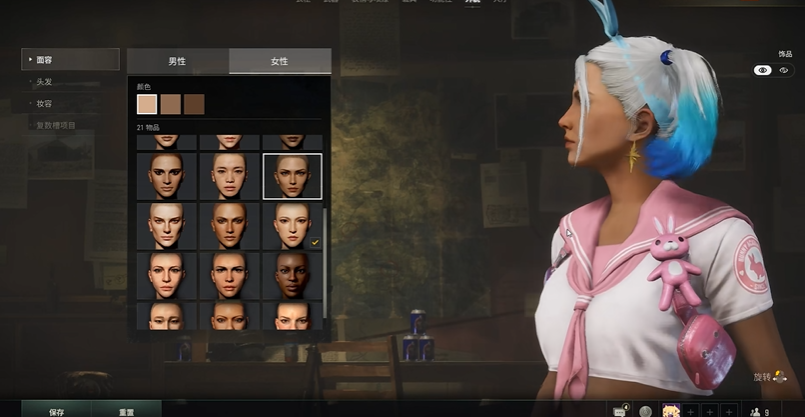Image resolution: width=805 pixels, height=417 pixels.
Task: Select the dark-skinned face thumbnail
Action: pos(292,274)
